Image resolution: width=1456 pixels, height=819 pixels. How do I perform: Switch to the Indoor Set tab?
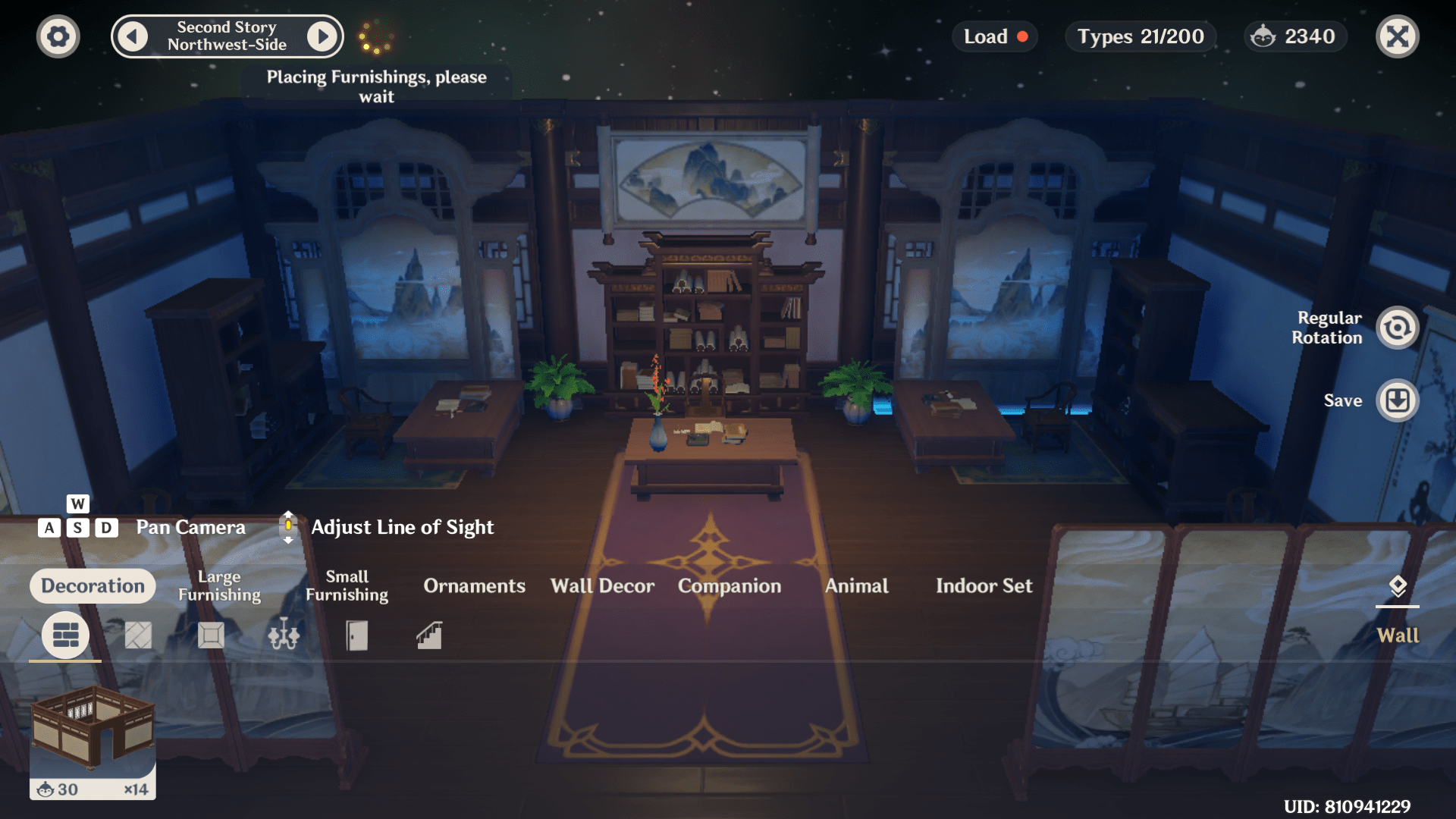pos(984,585)
